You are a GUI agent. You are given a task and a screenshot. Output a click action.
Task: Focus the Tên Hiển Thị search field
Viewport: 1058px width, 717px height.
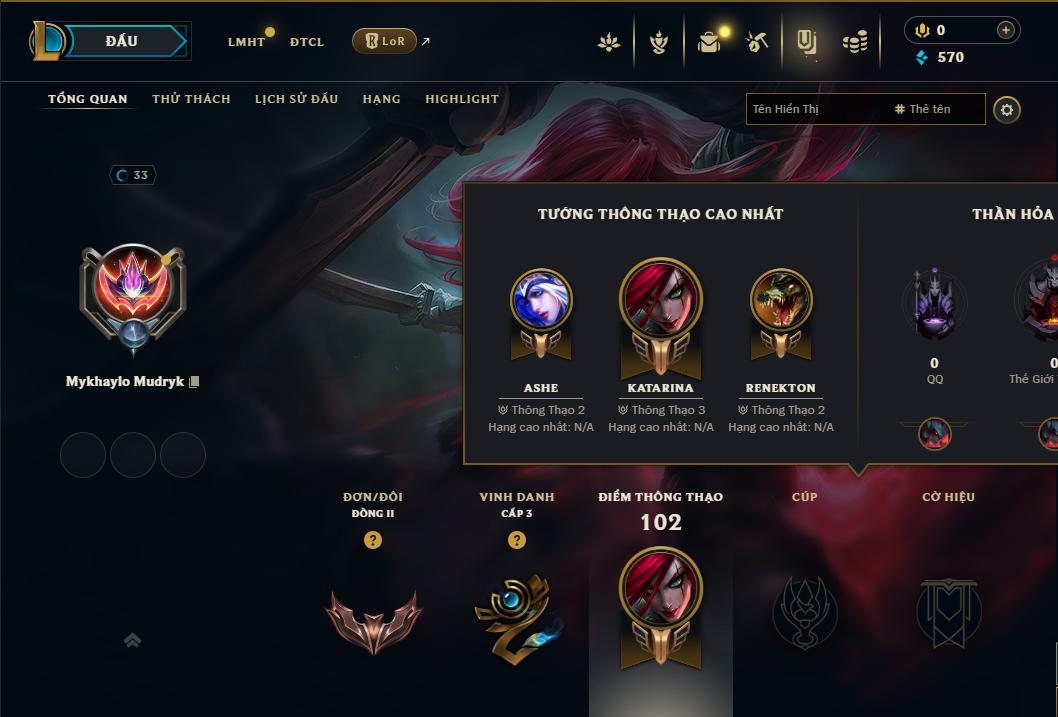point(815,109)
